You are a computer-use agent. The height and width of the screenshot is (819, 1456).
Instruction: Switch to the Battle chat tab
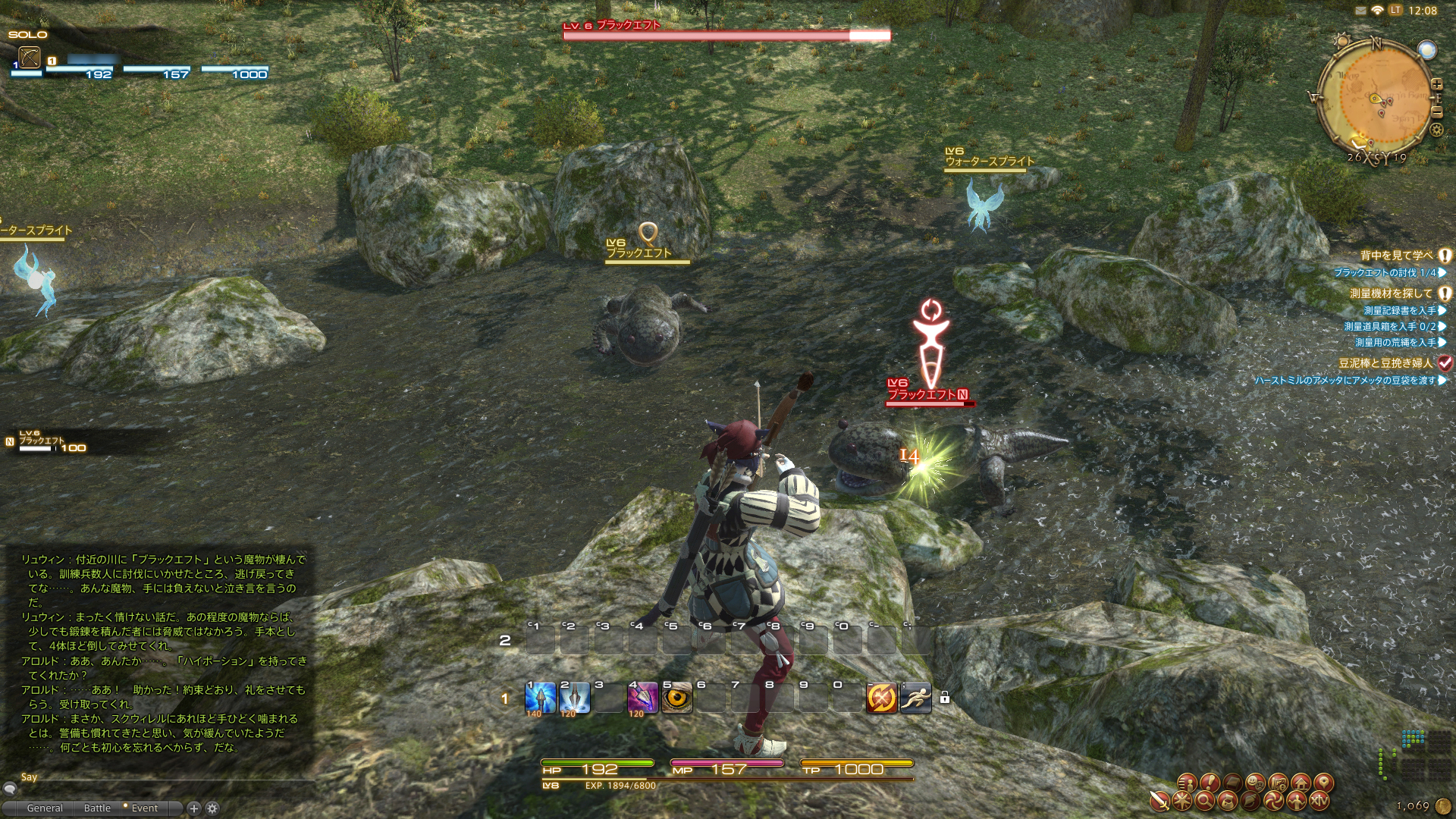point(97,808)
